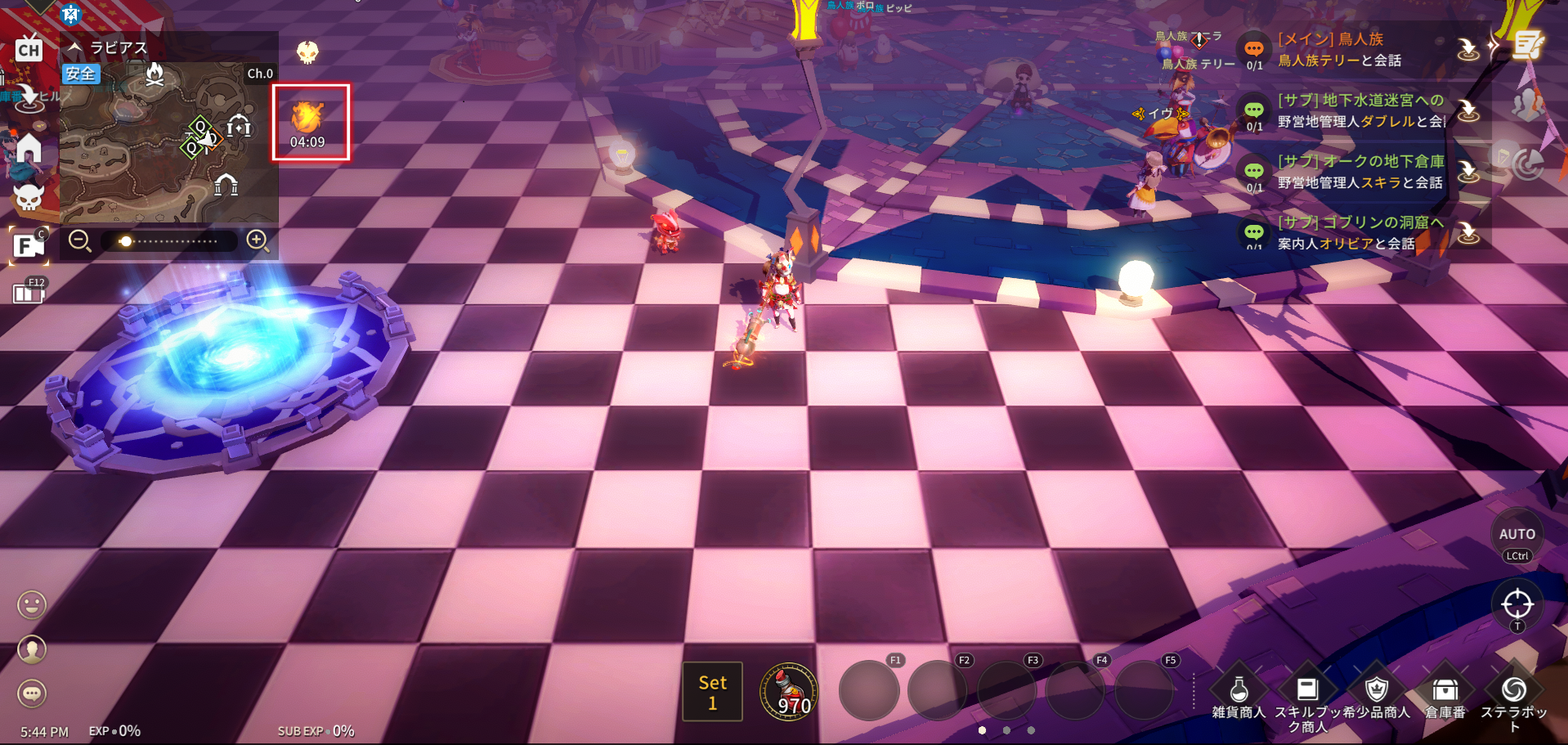Click the crosshair target button

[x=1516, y=604]
